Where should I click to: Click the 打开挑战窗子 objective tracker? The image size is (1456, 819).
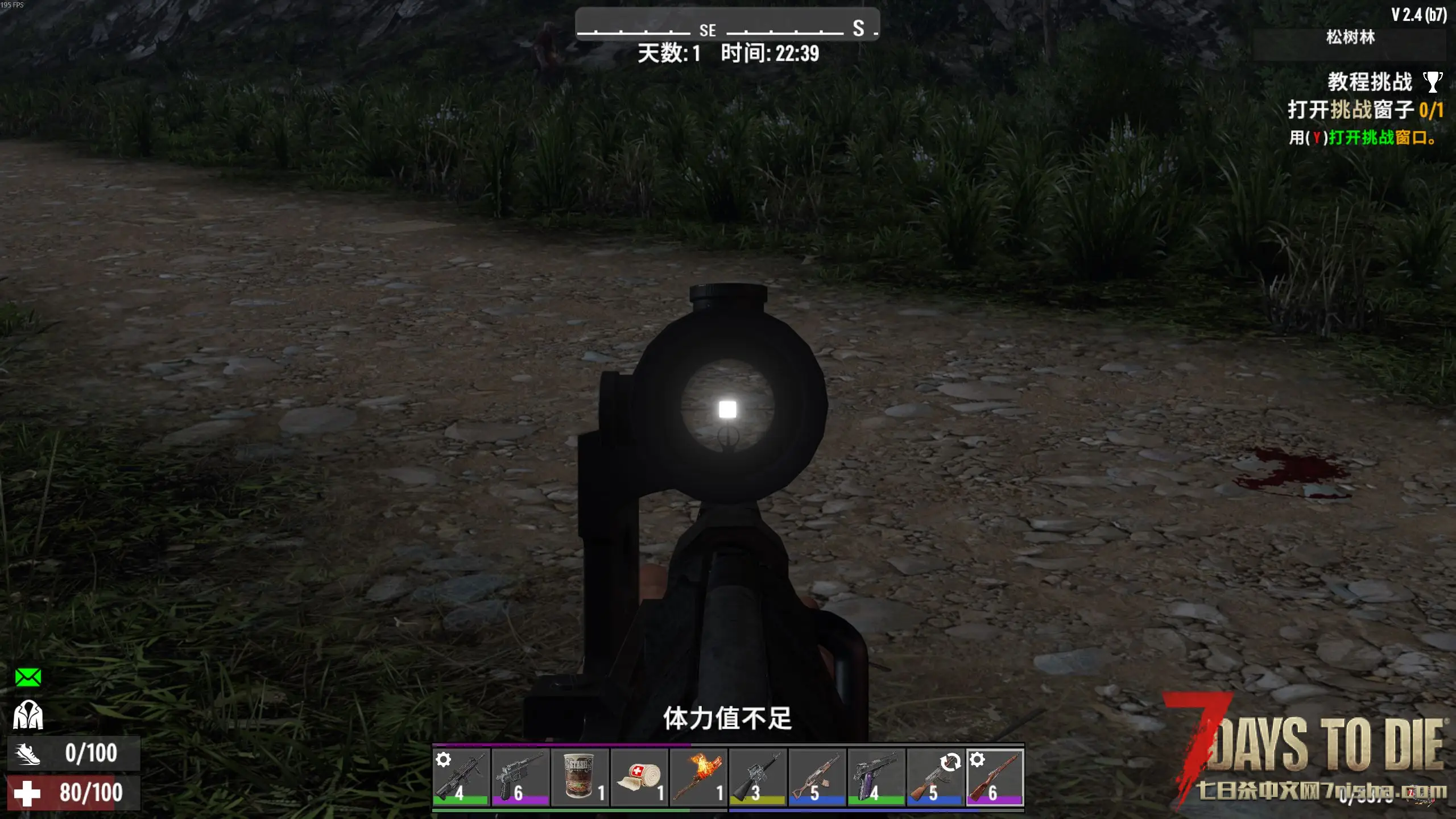click(x=1365, y=110)
